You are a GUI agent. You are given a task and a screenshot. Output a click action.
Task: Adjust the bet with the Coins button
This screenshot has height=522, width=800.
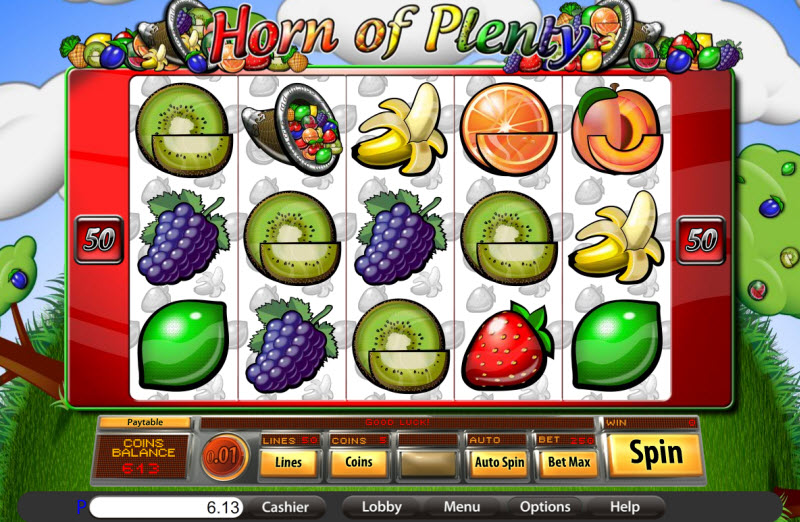359,463
